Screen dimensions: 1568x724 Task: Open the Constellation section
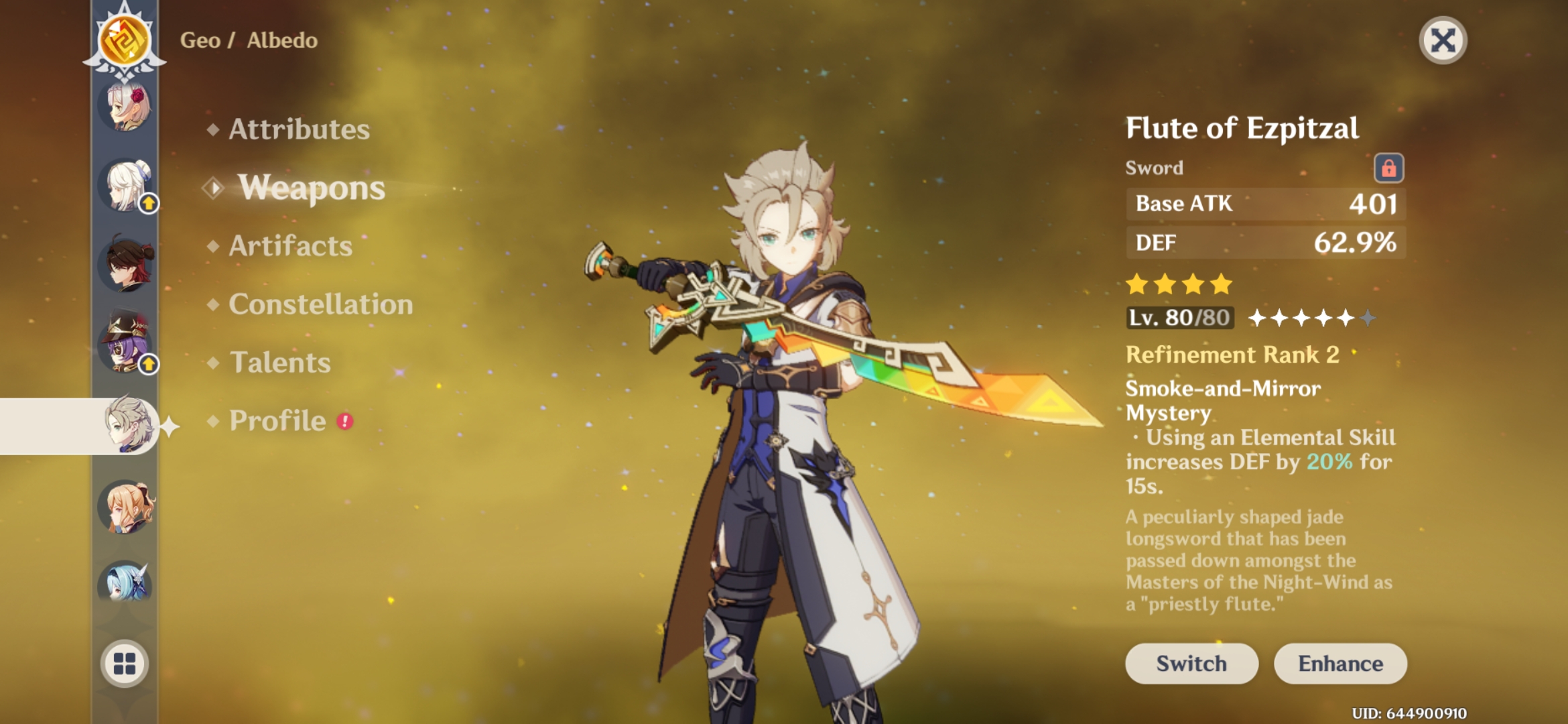coord(320,304)
